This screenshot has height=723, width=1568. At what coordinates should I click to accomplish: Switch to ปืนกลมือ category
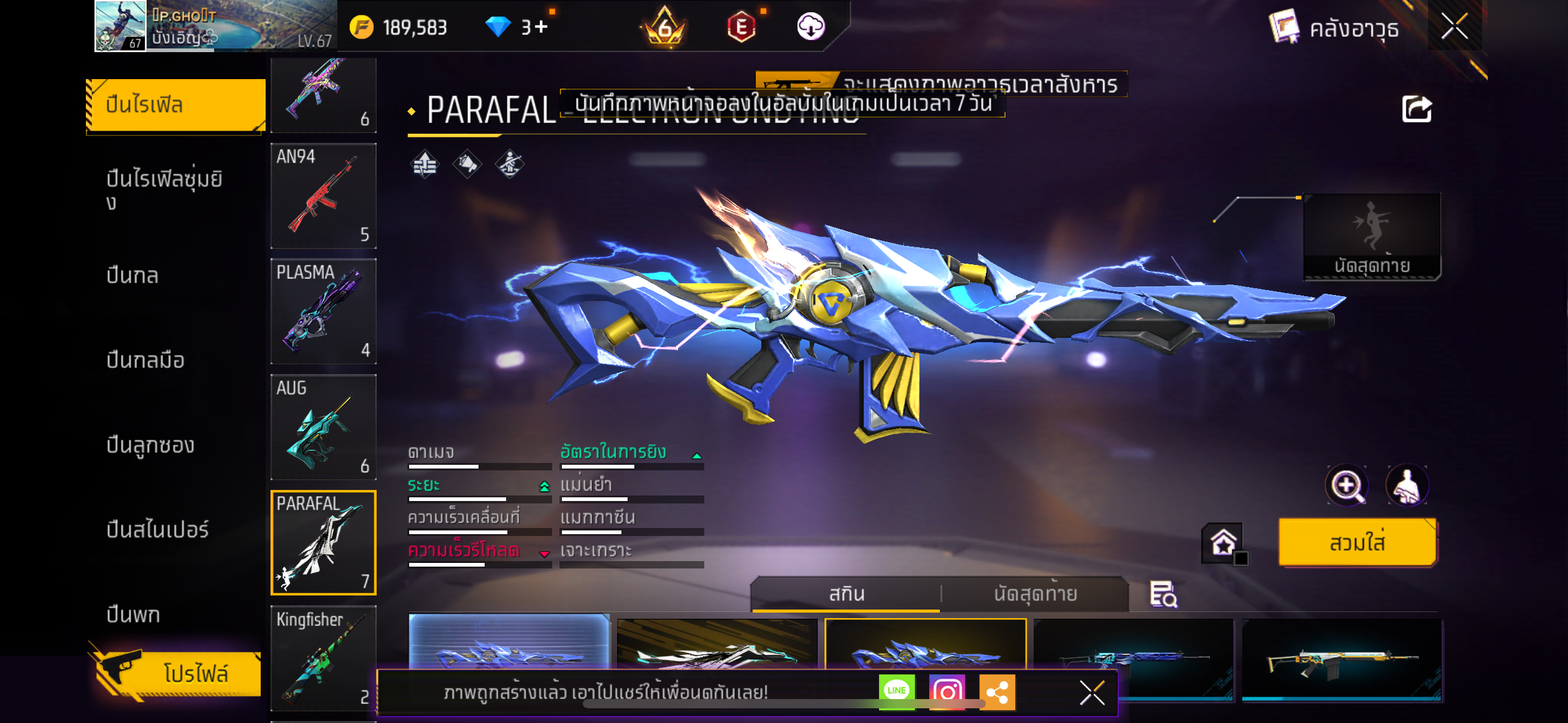point(145,360)
